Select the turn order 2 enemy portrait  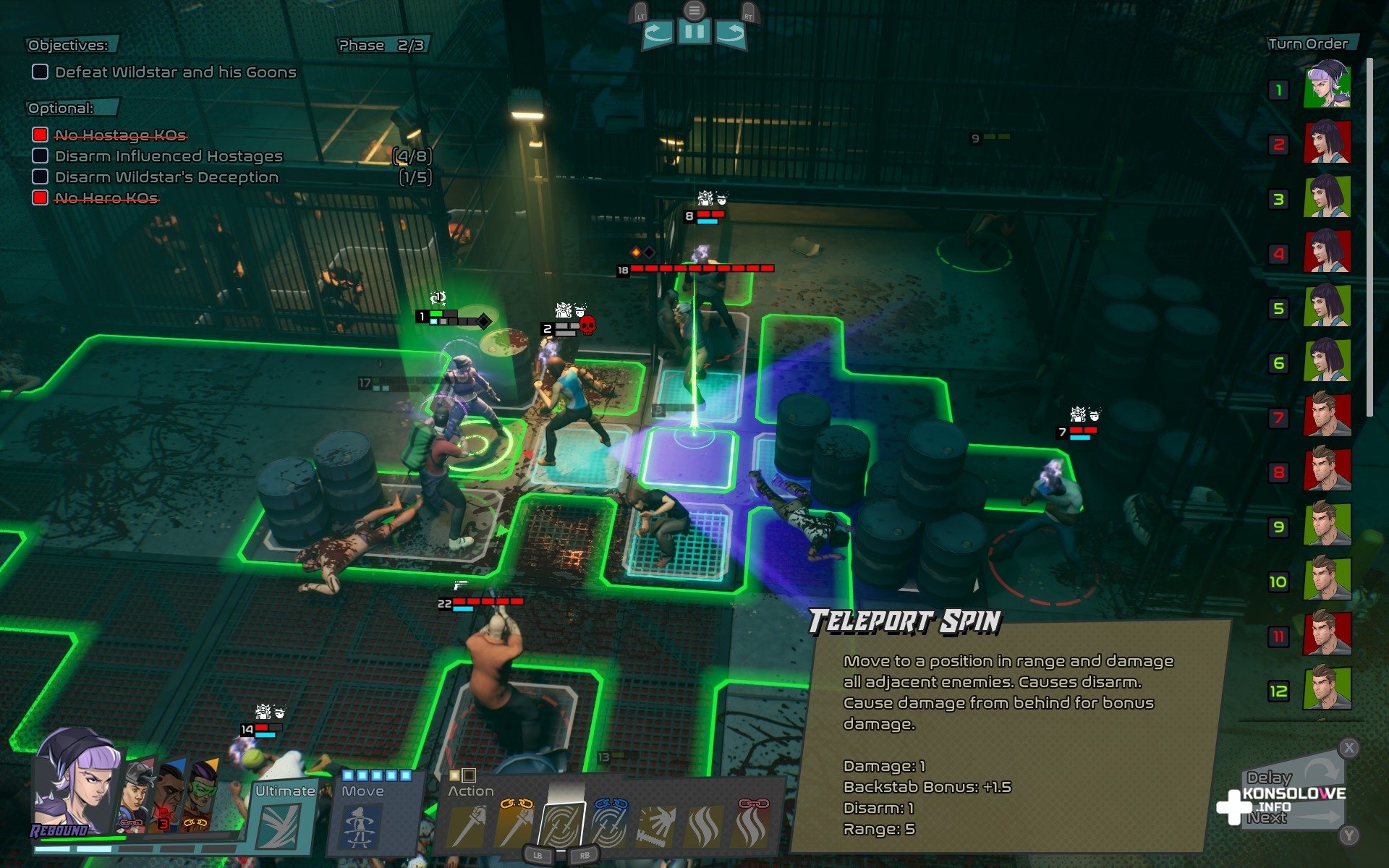point(1327,142)
